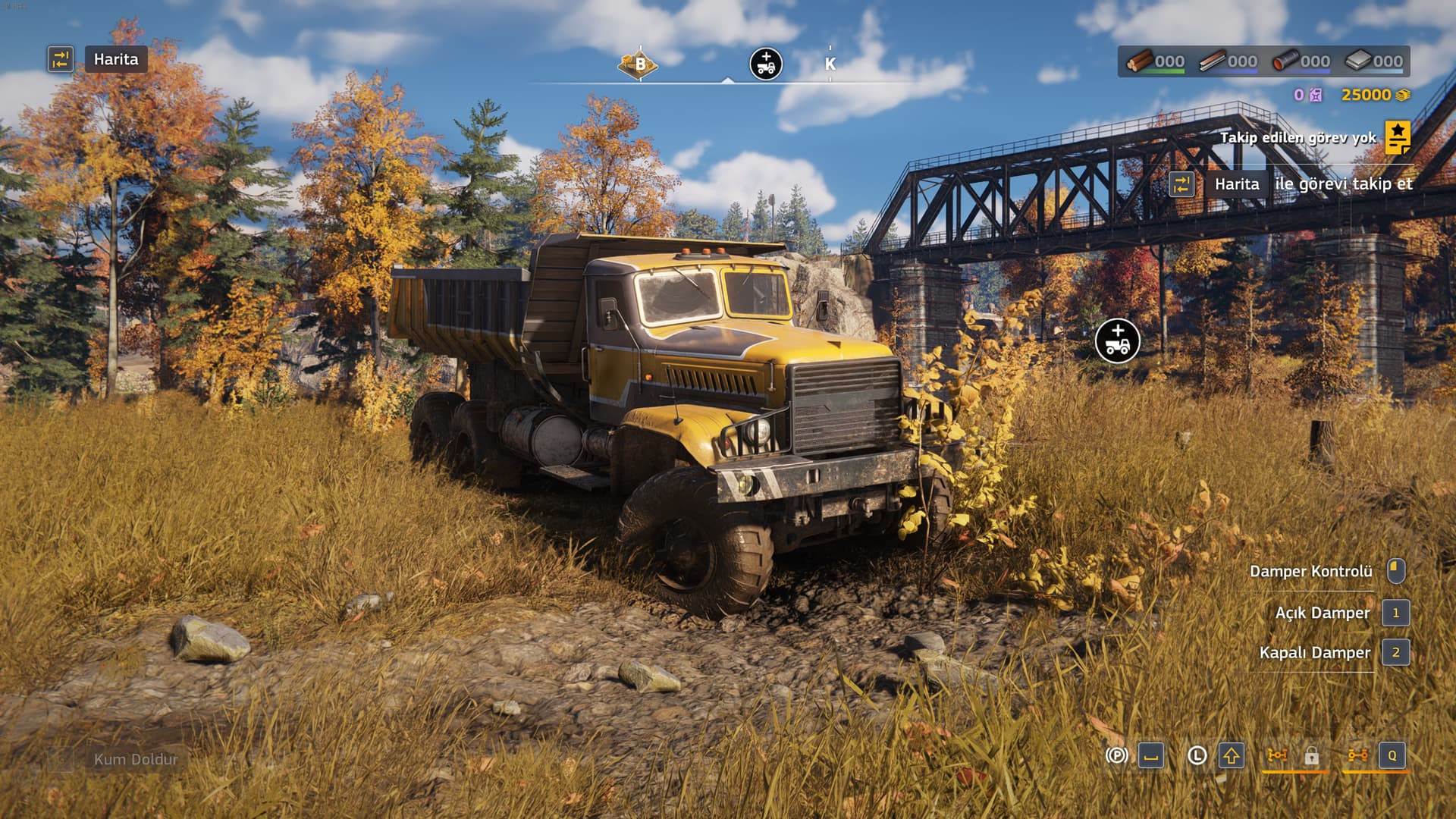This screenshot has height=819, width=1456.
Task: Select the Harita label beside 'ile görevi takip et'
Action: pyautogui.click(x=1236, y=184)
